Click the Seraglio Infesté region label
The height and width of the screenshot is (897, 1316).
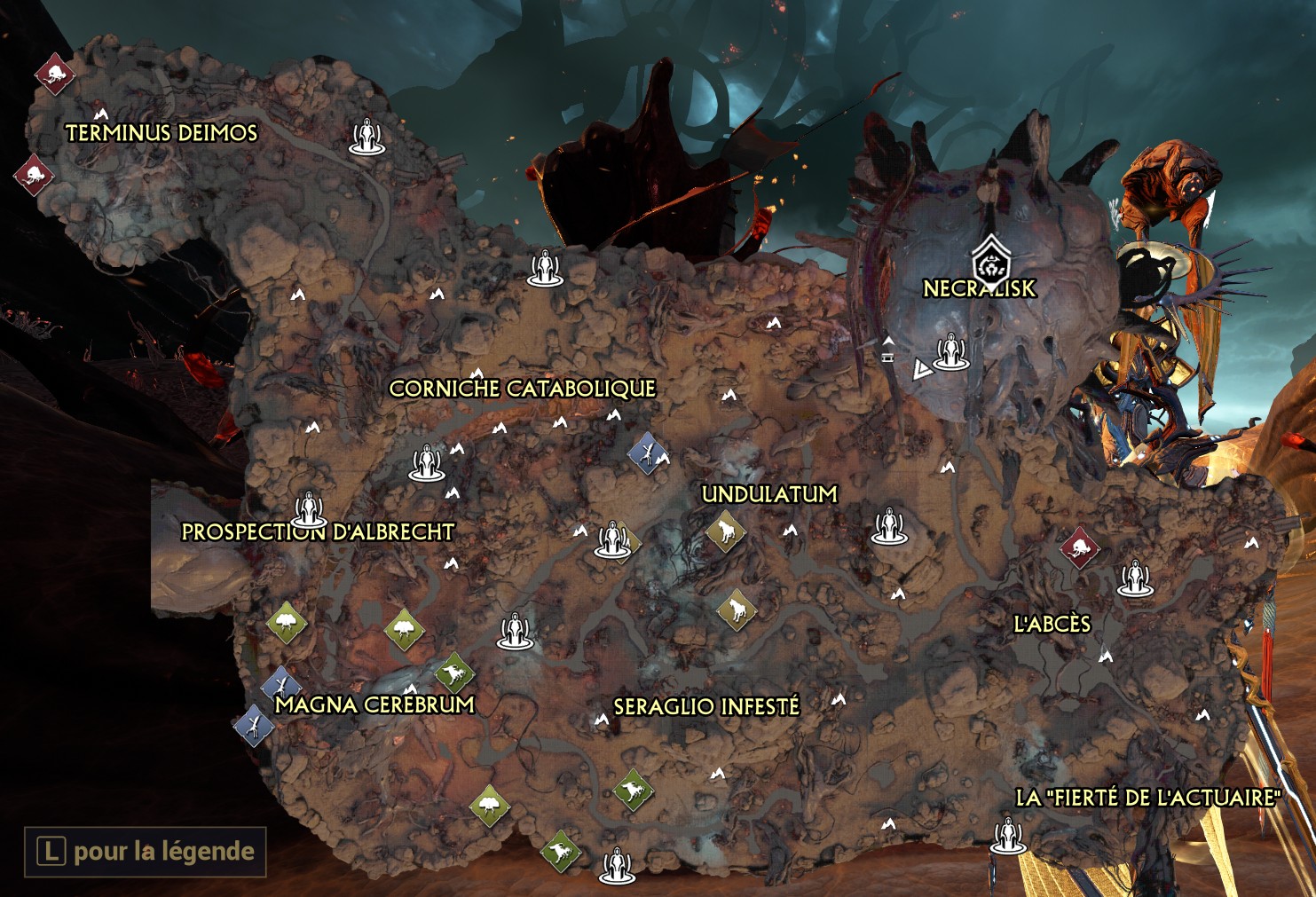tap(706, 706)
